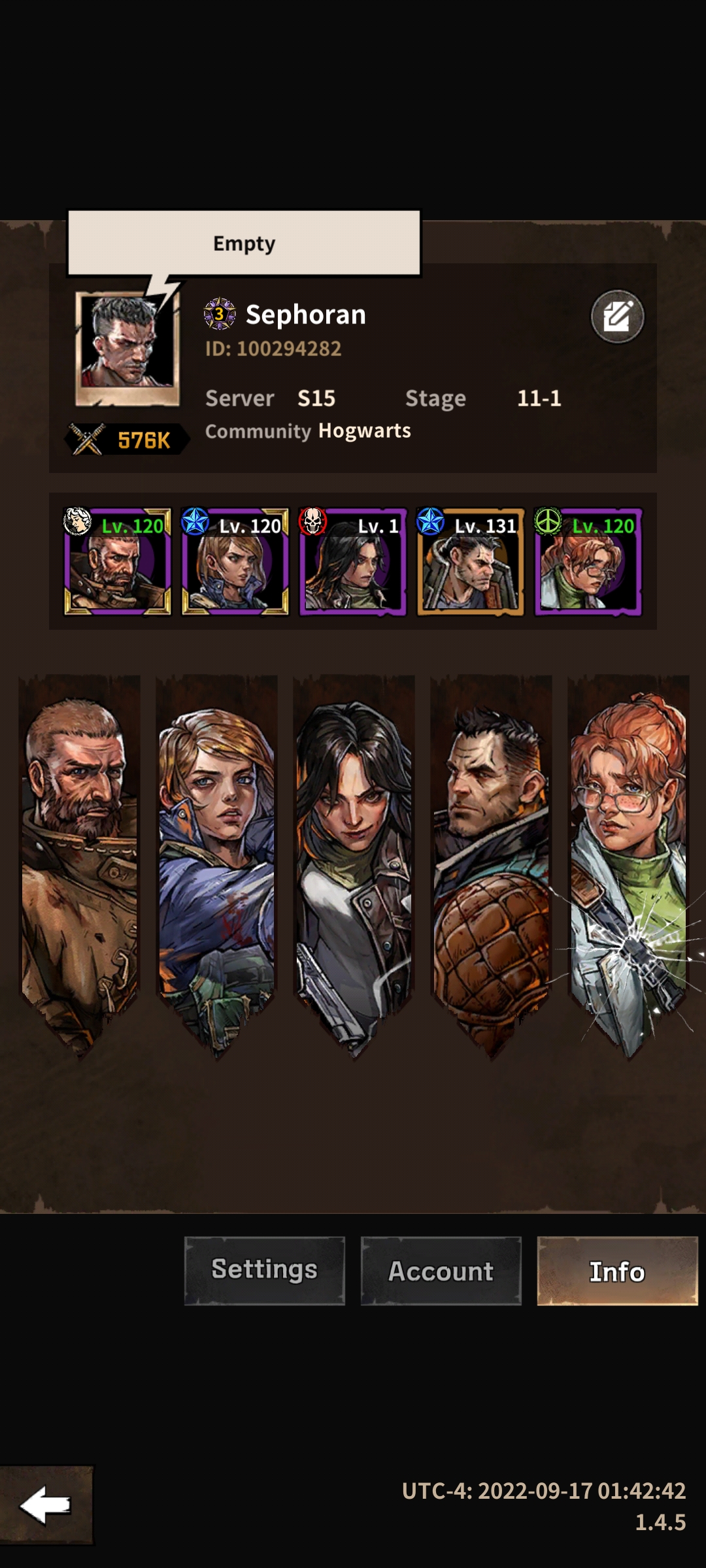The width and height of the screenshot is (706, 1568).
Task: View the red-haired woman with glasses banner
Action: (628, 862)
